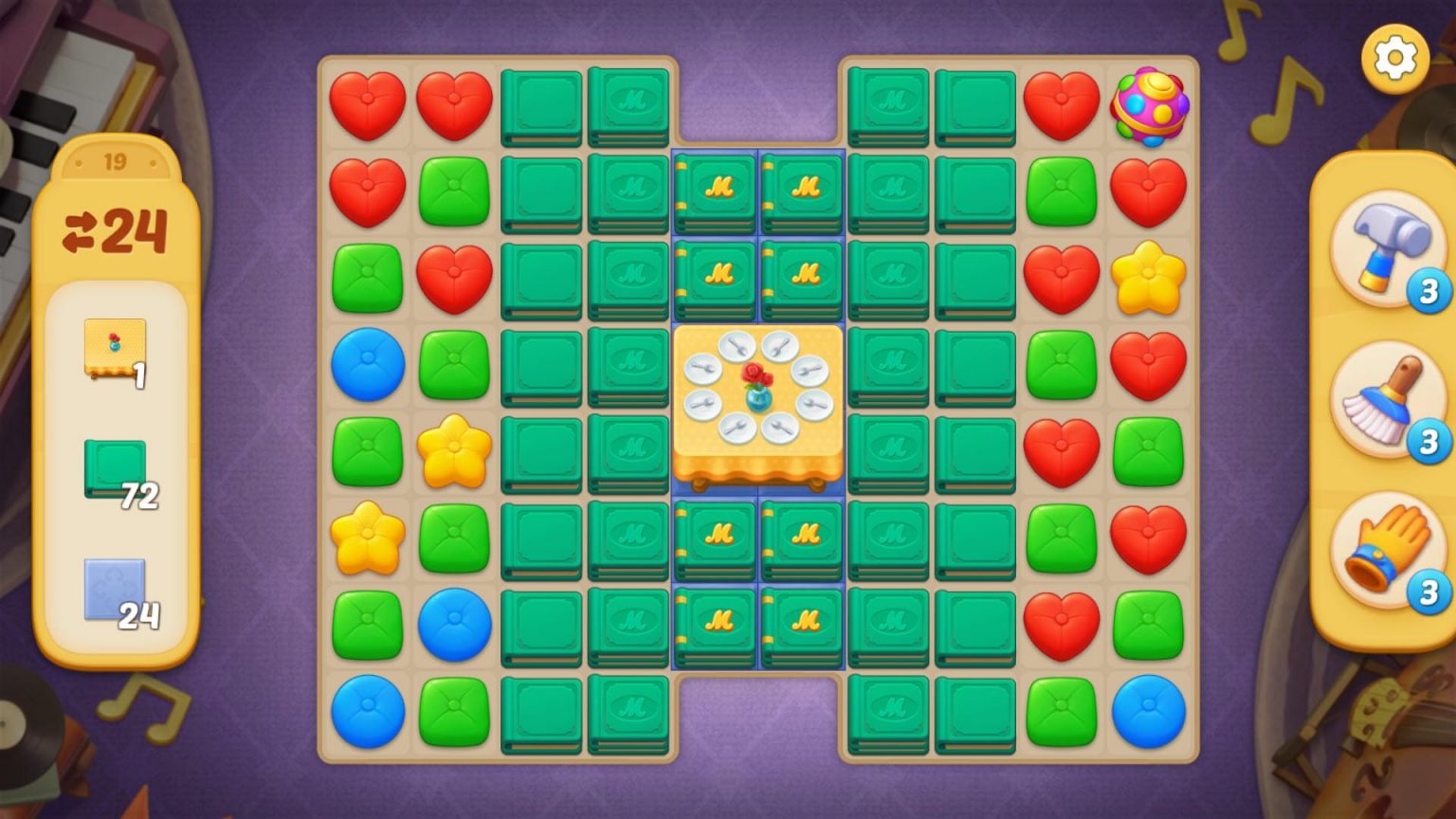Select the yellow star in the left column
Viewport: 1456px width, 819px height.
point(366,540)
